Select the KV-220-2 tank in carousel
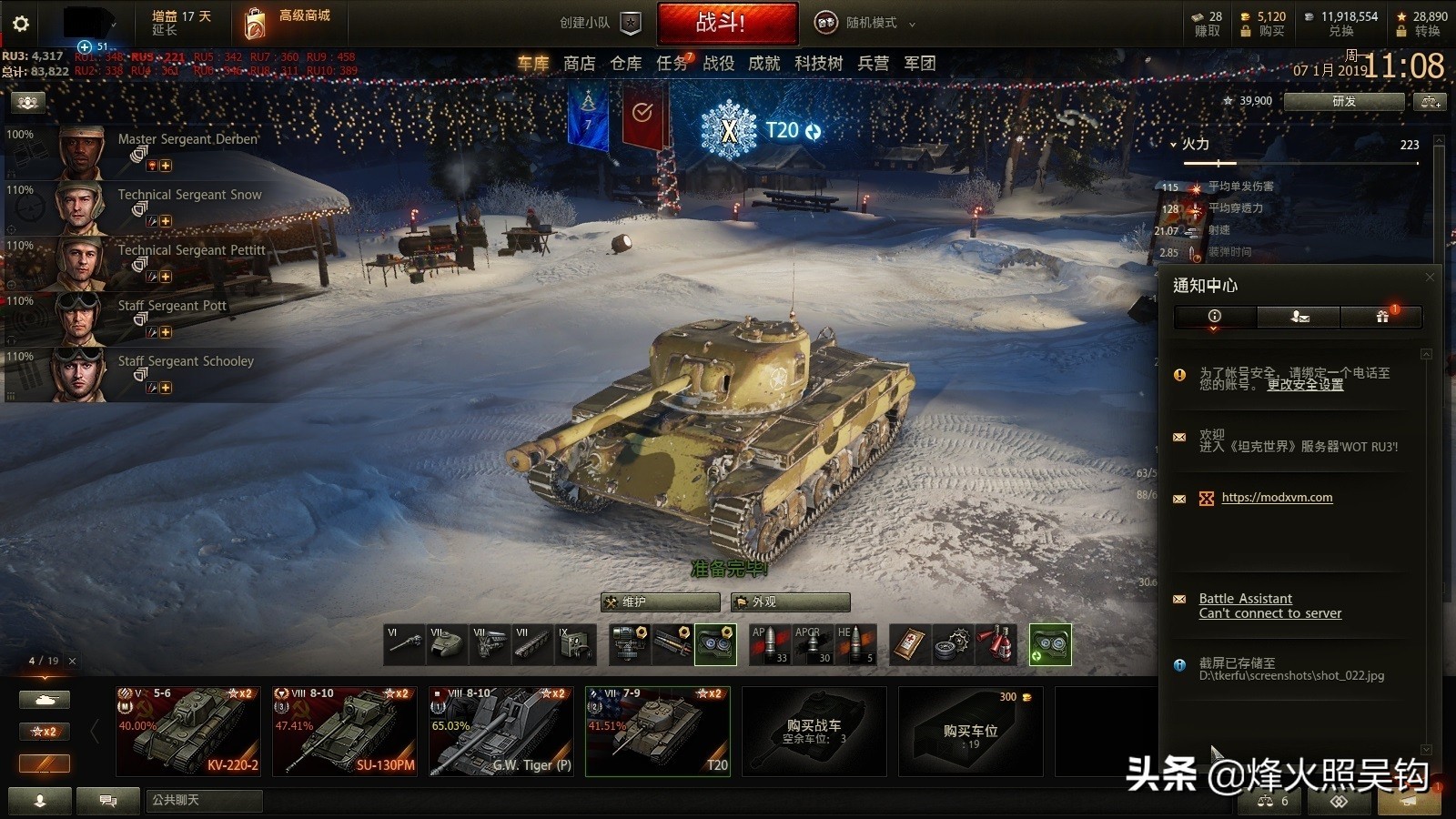Screen dimensions: 1456x819 point(188,731)
